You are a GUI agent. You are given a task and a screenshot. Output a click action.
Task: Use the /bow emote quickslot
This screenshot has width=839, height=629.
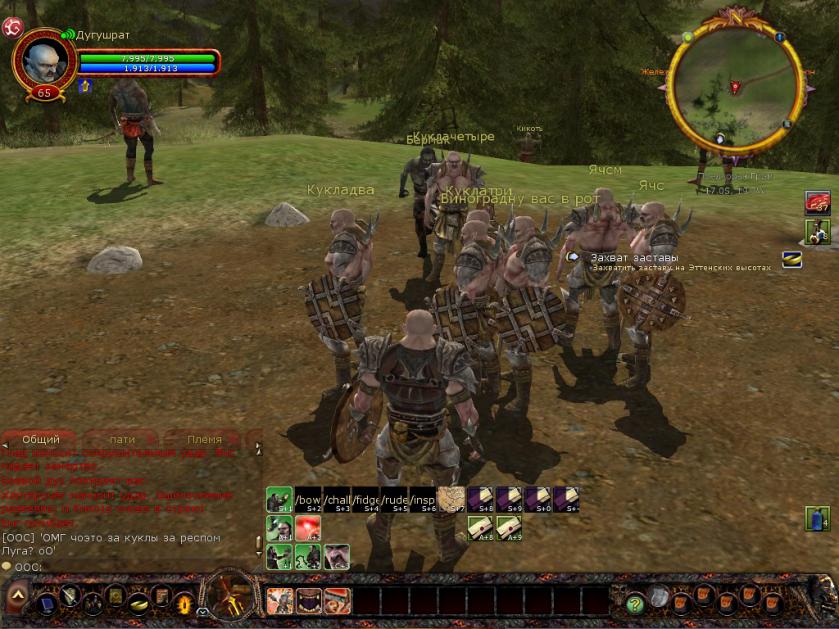click(x=308, y=499)
